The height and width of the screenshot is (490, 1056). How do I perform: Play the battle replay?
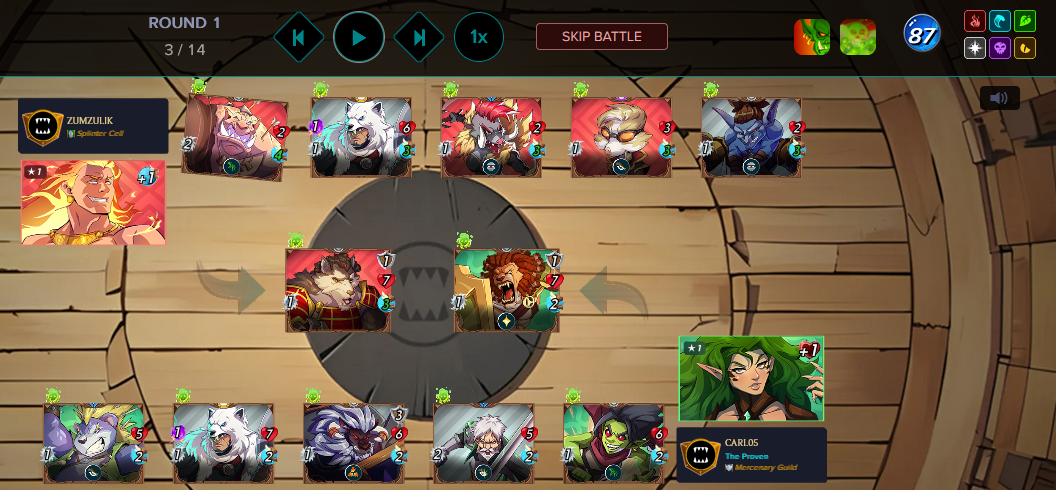coord(358,37)
